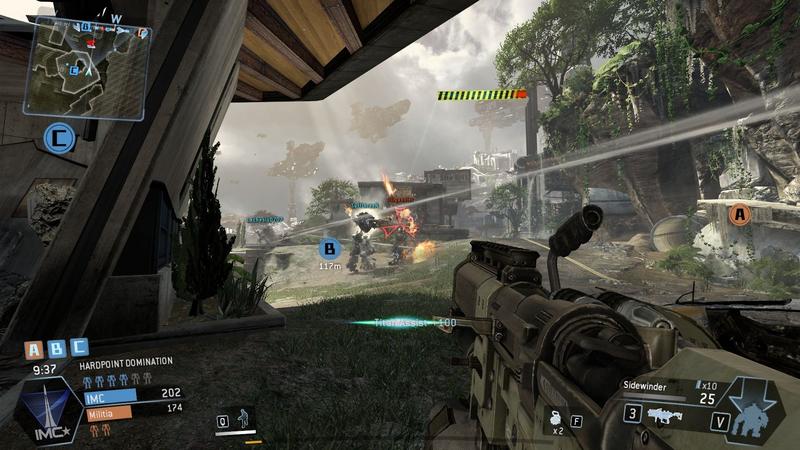Select the blue C hardpoint status tile

coord(78,349)
